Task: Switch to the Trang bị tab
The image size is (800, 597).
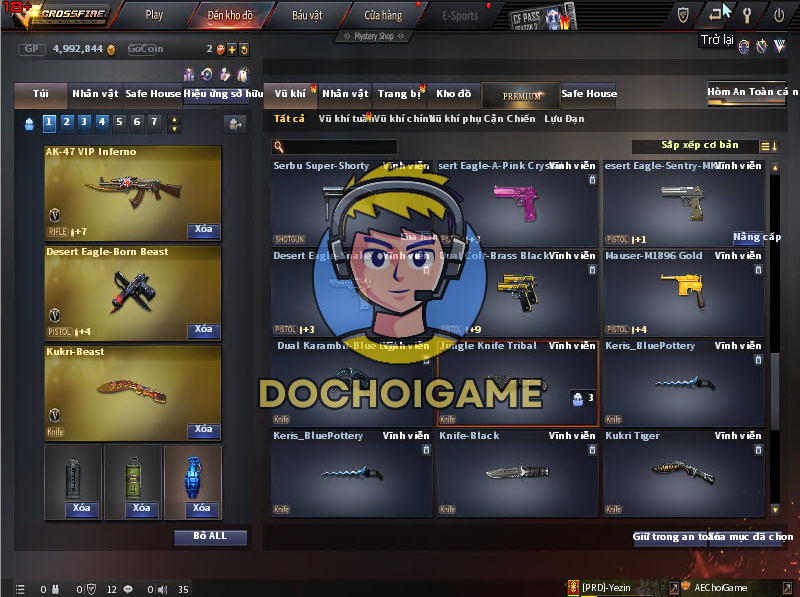Action: point(399,94)
